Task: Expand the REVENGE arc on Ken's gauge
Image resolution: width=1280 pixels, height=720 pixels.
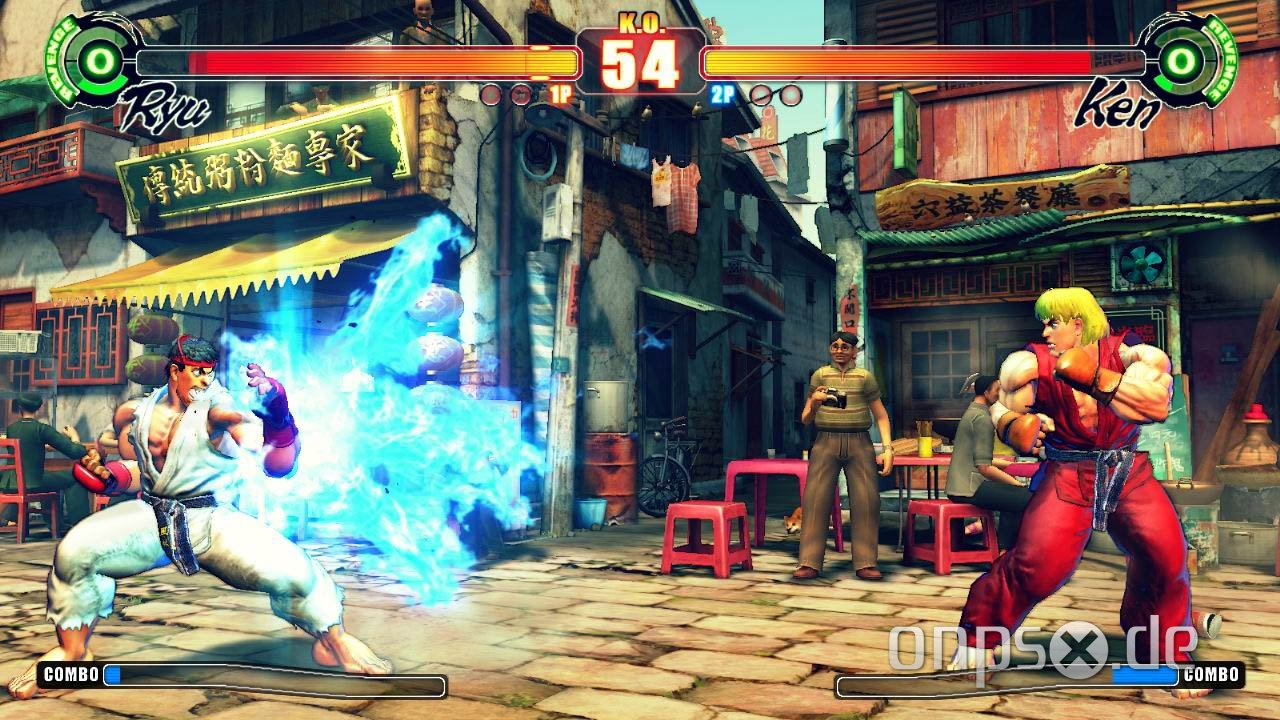Action: tap(1221, 58)
